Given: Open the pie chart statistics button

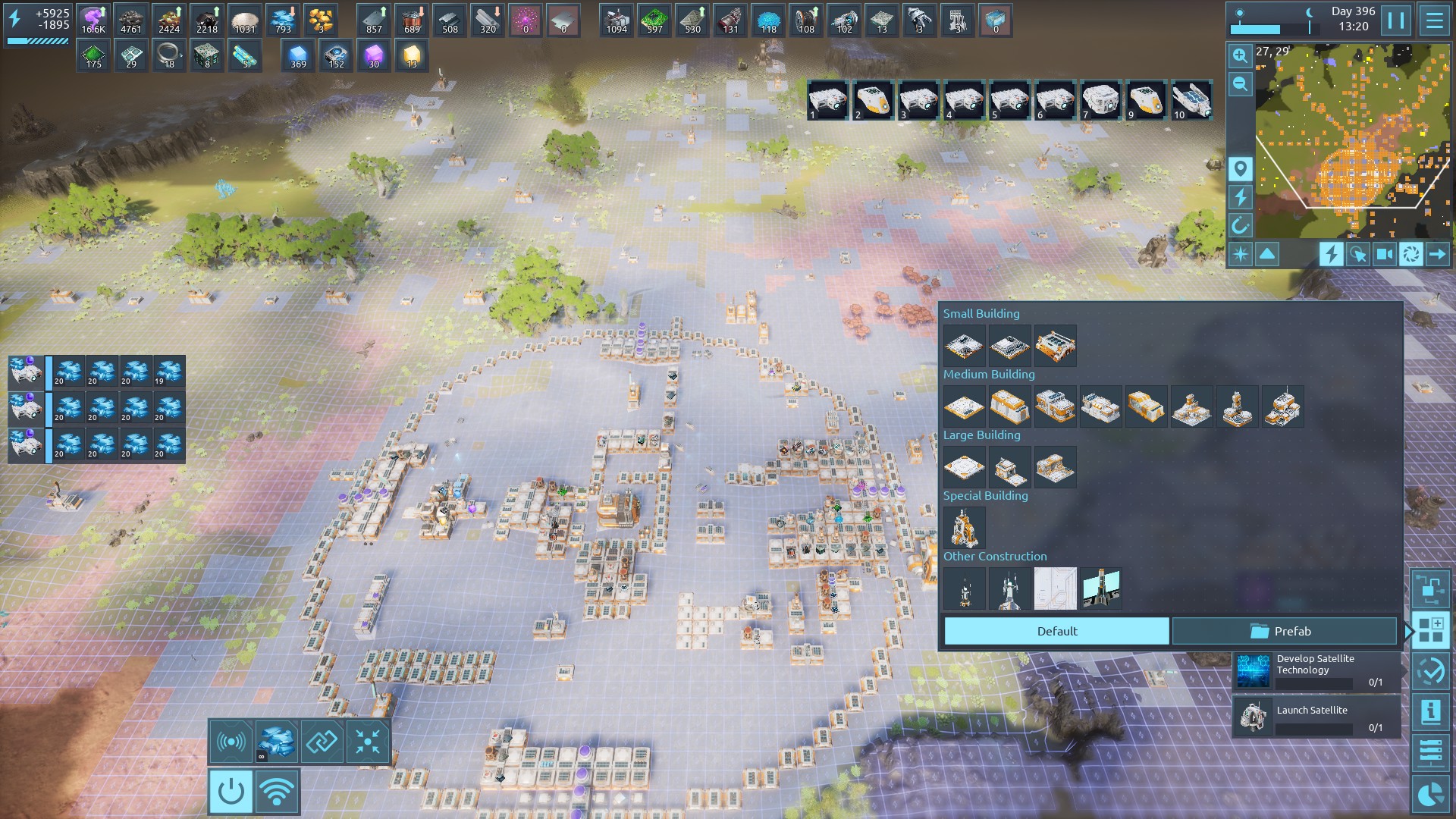Looking at the screenshot, I should coord(1430,794).
